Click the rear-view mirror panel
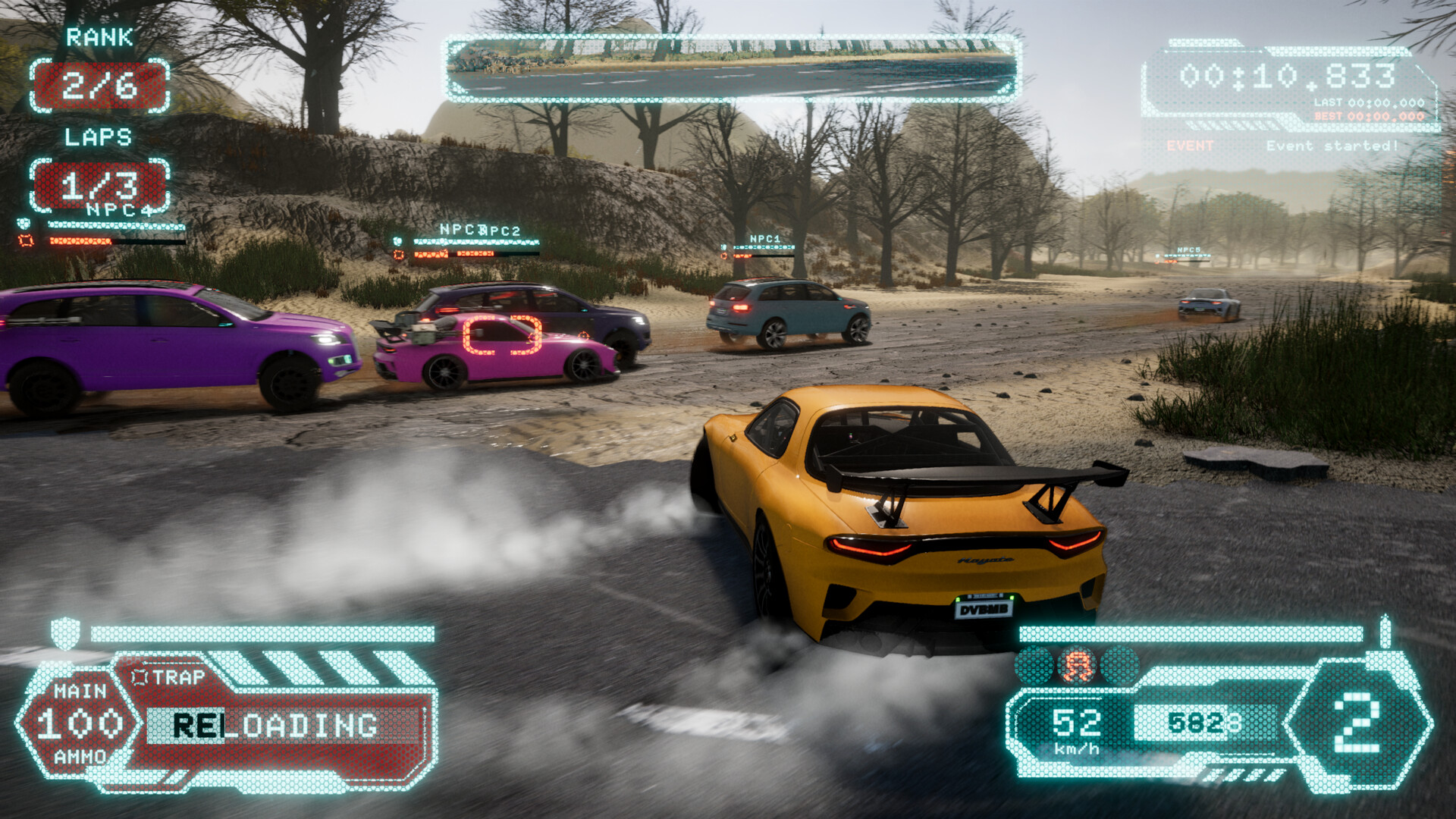The width and height of the screenshot is (1456, 819). 731,68
